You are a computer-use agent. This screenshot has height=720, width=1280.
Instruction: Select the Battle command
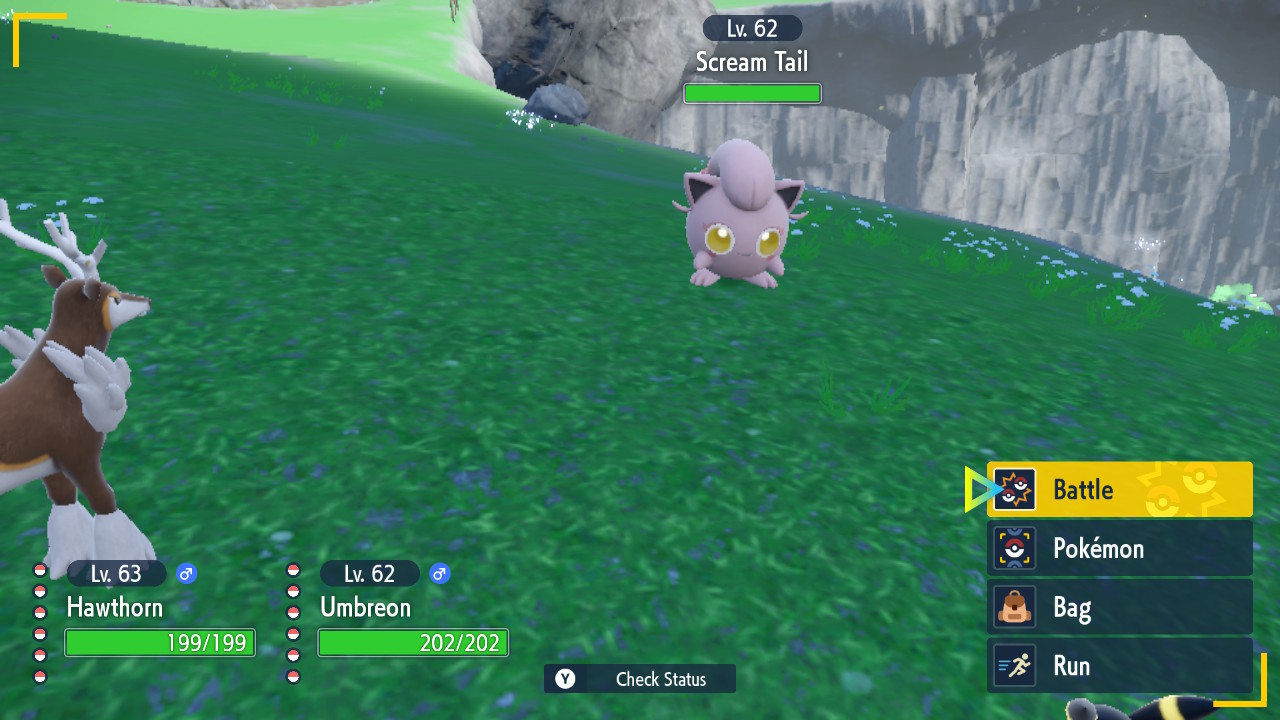click(x=1119, y=490)
